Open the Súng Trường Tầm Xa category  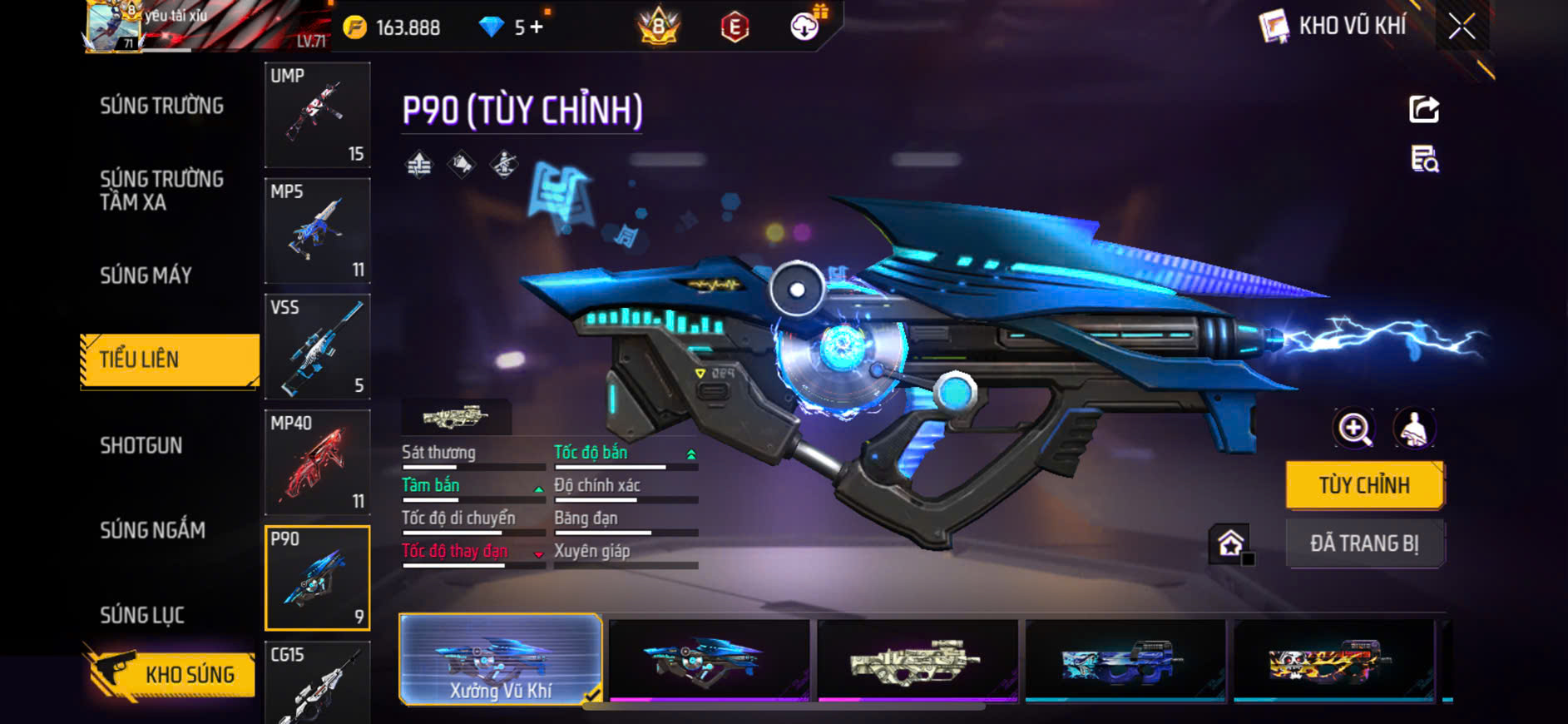coord(161,191)
